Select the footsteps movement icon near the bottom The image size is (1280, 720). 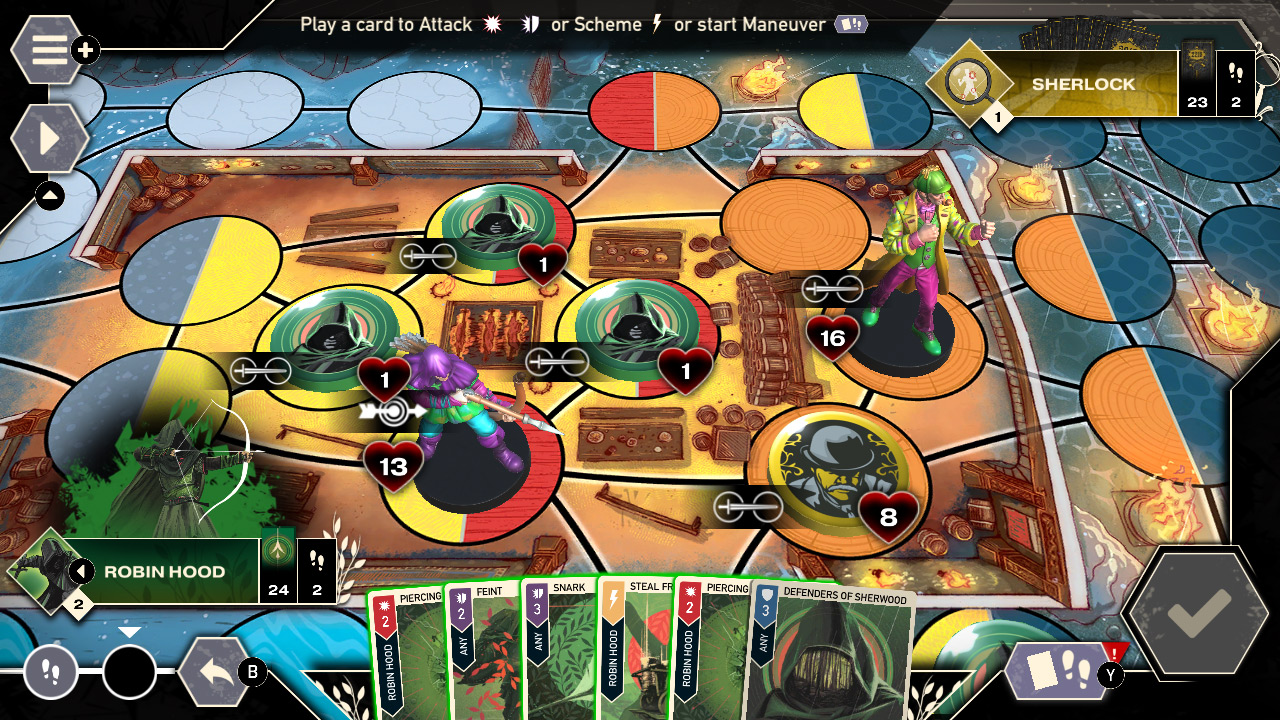tap(50, 672)
